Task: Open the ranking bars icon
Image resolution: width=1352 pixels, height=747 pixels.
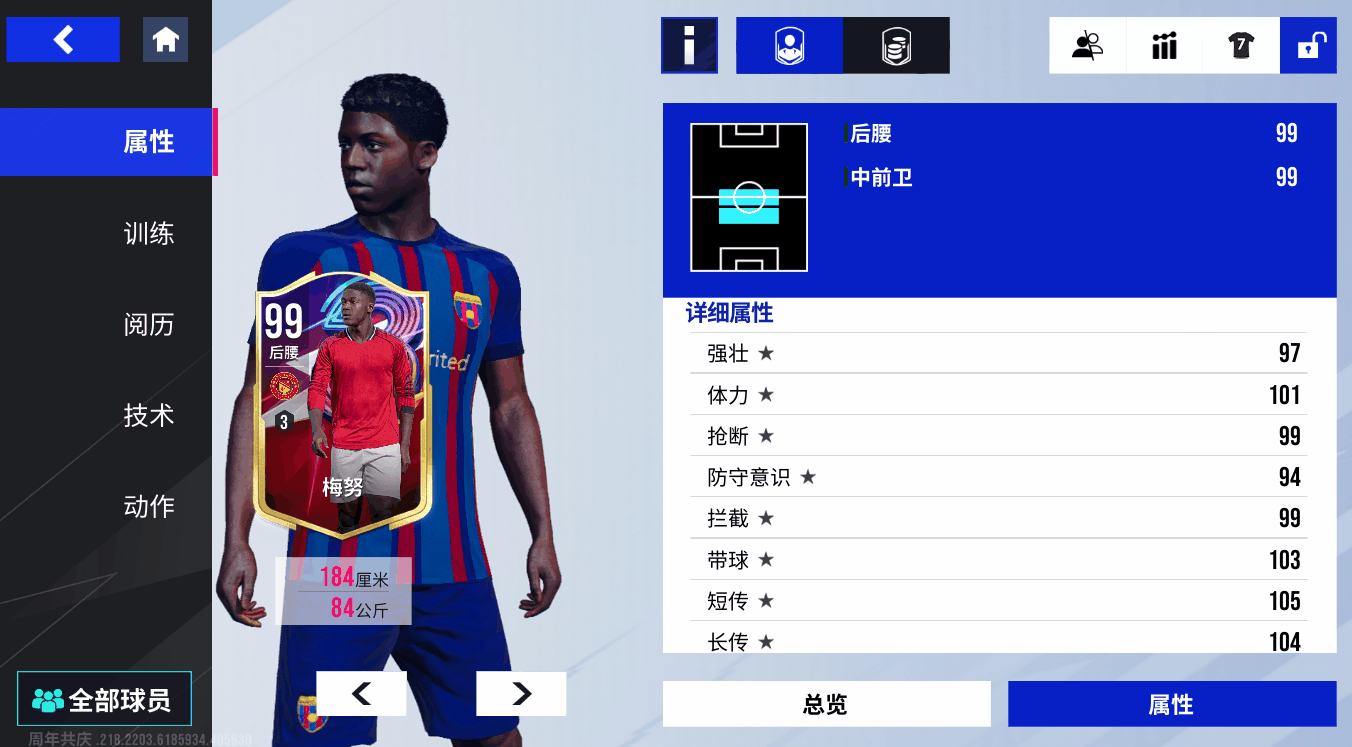Action: 1164,46
